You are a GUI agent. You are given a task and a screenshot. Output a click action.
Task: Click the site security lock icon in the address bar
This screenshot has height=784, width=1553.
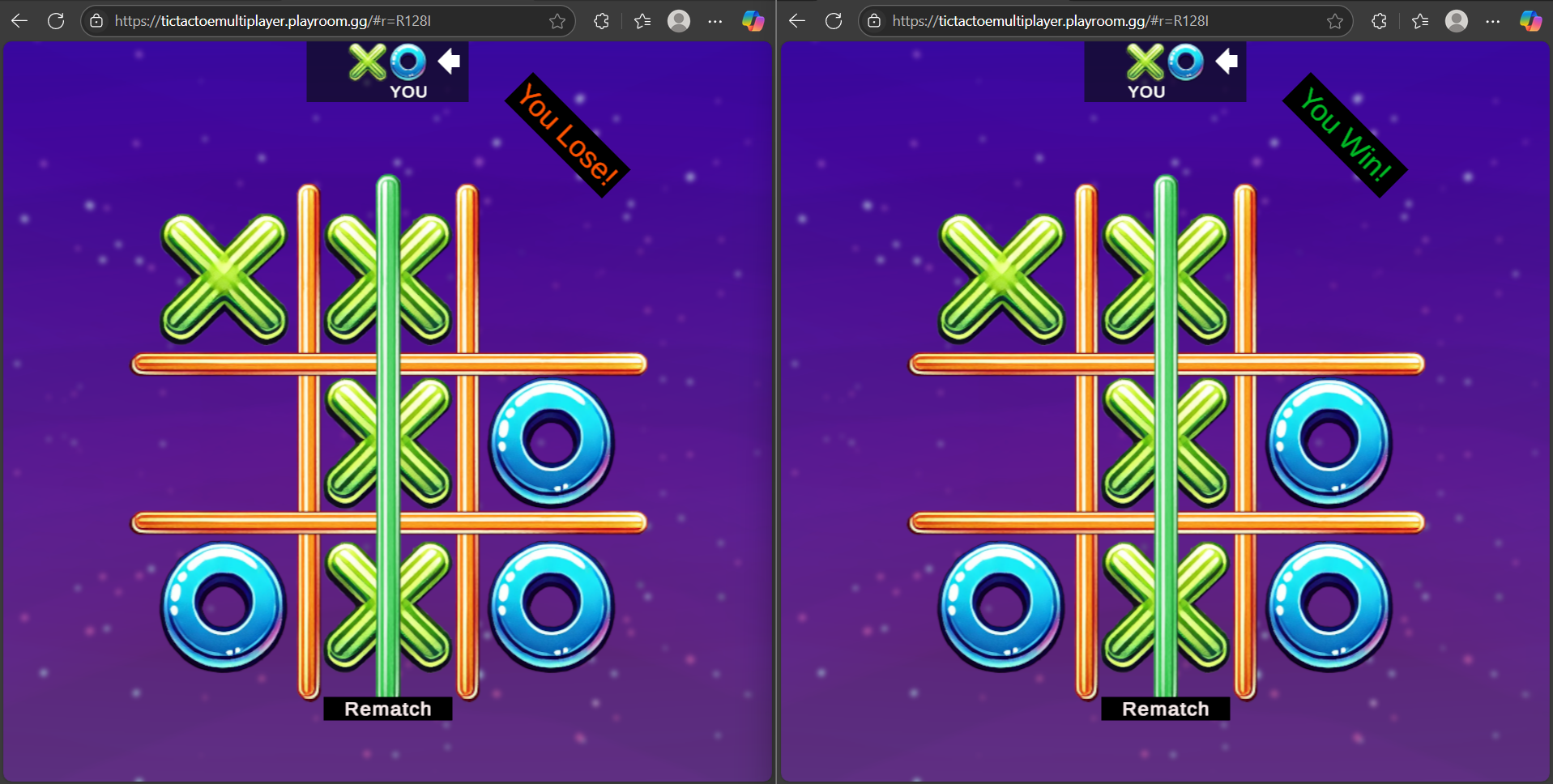(x=96, y=21)
